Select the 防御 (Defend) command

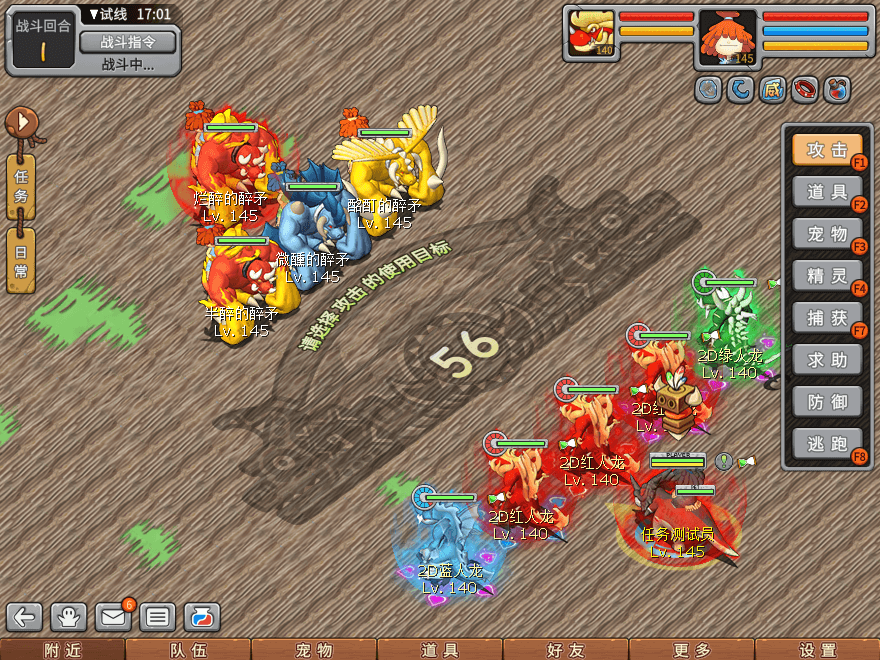pos(827,400)
